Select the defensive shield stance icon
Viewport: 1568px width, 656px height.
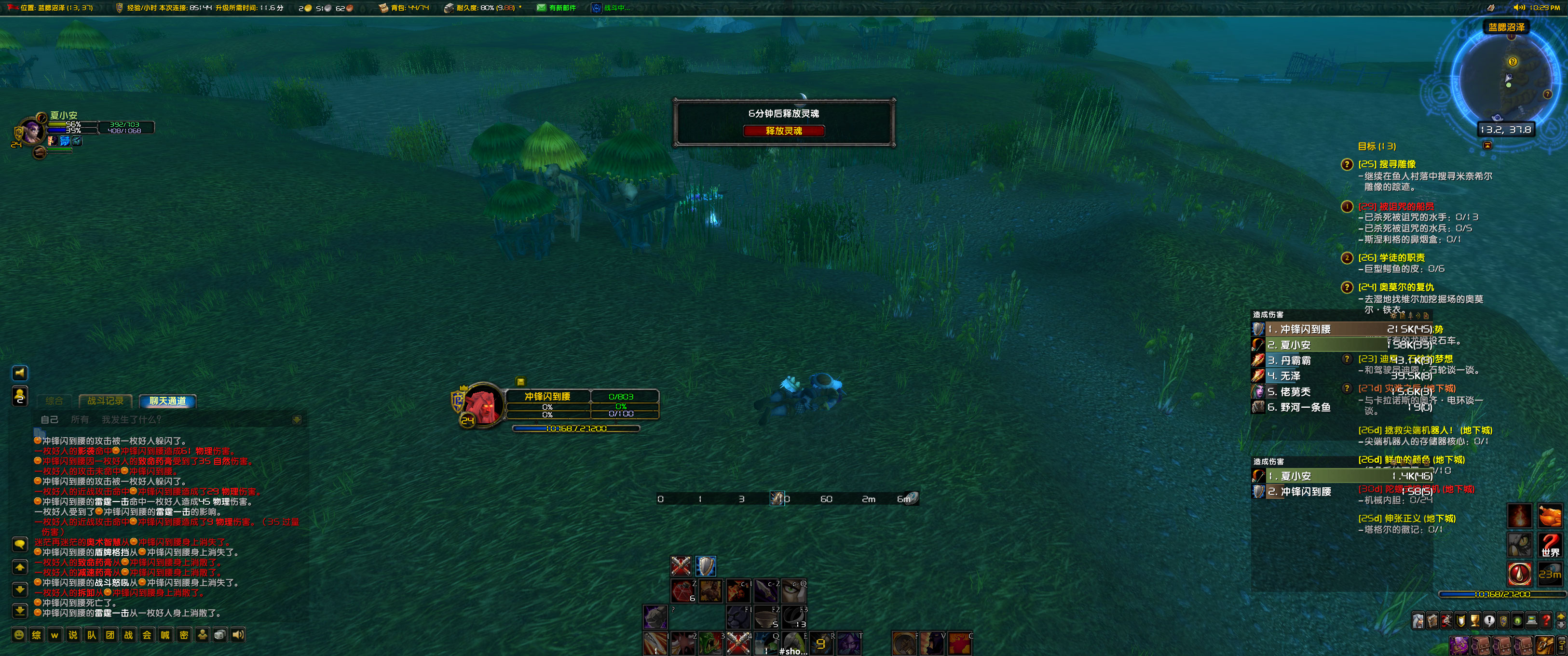706,566
